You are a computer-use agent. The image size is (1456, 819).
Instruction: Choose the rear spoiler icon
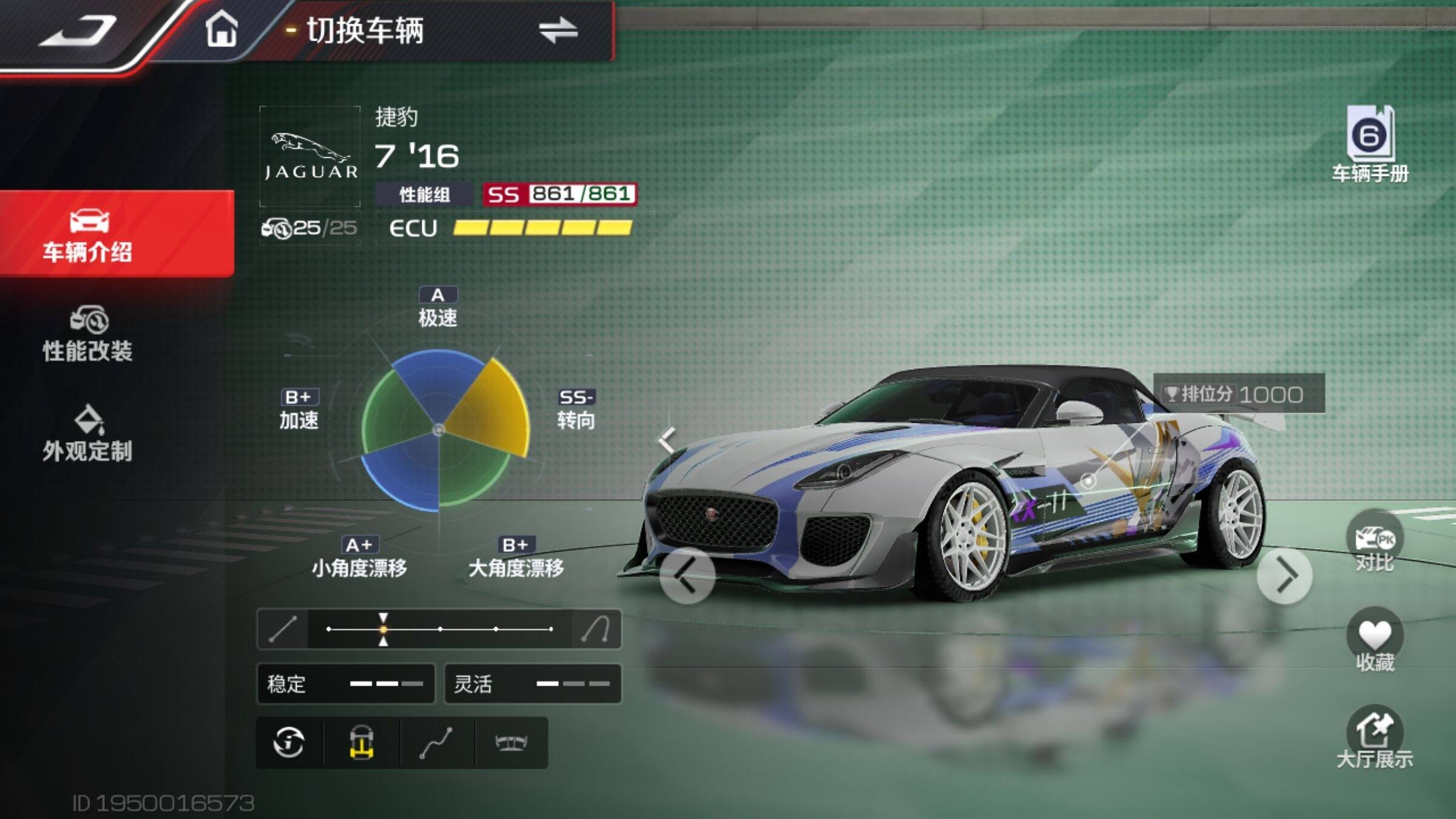[511, 743]
